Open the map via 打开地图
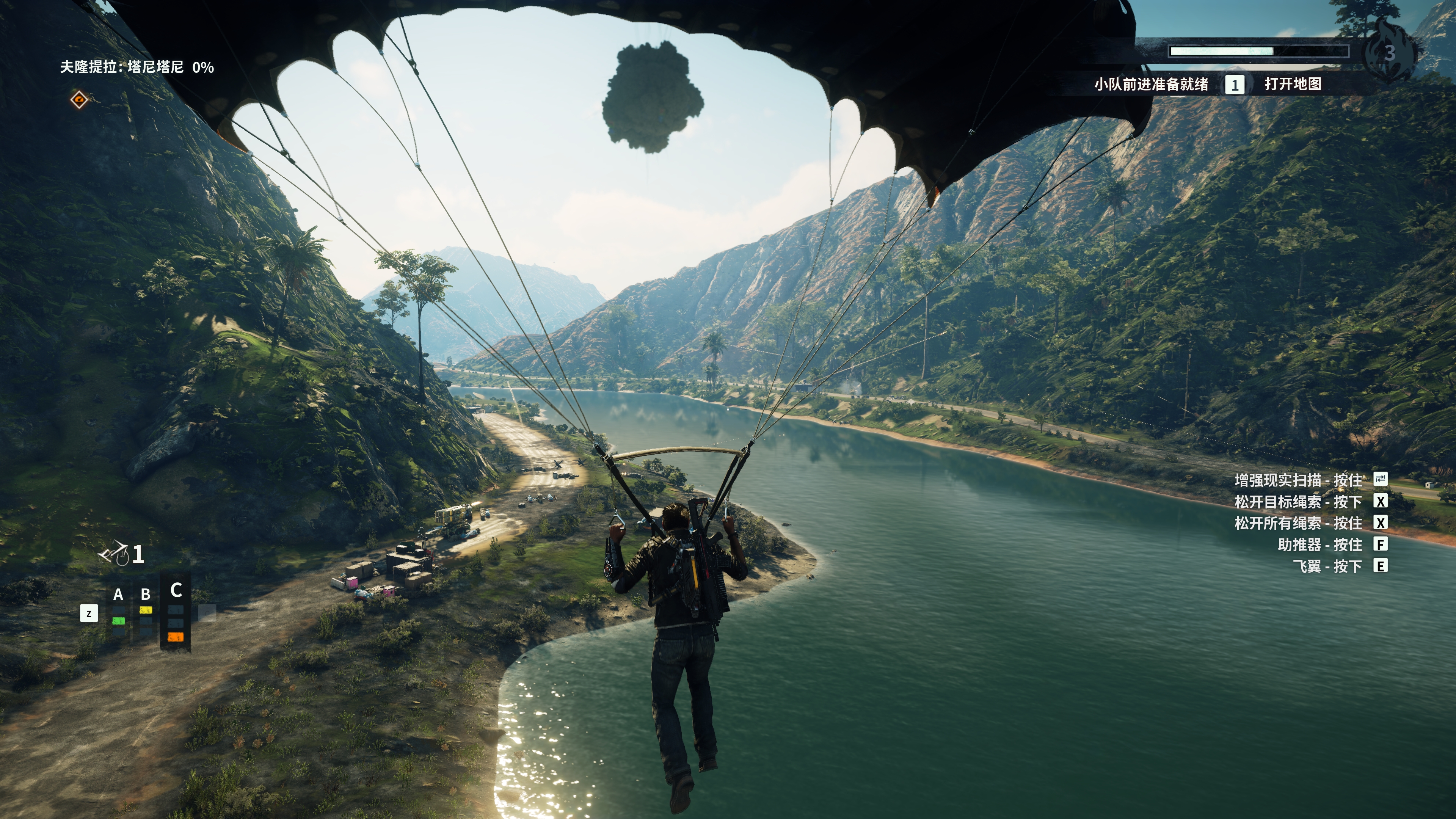This screenshot has height=819, width=1456. (x=1292, y=84)
